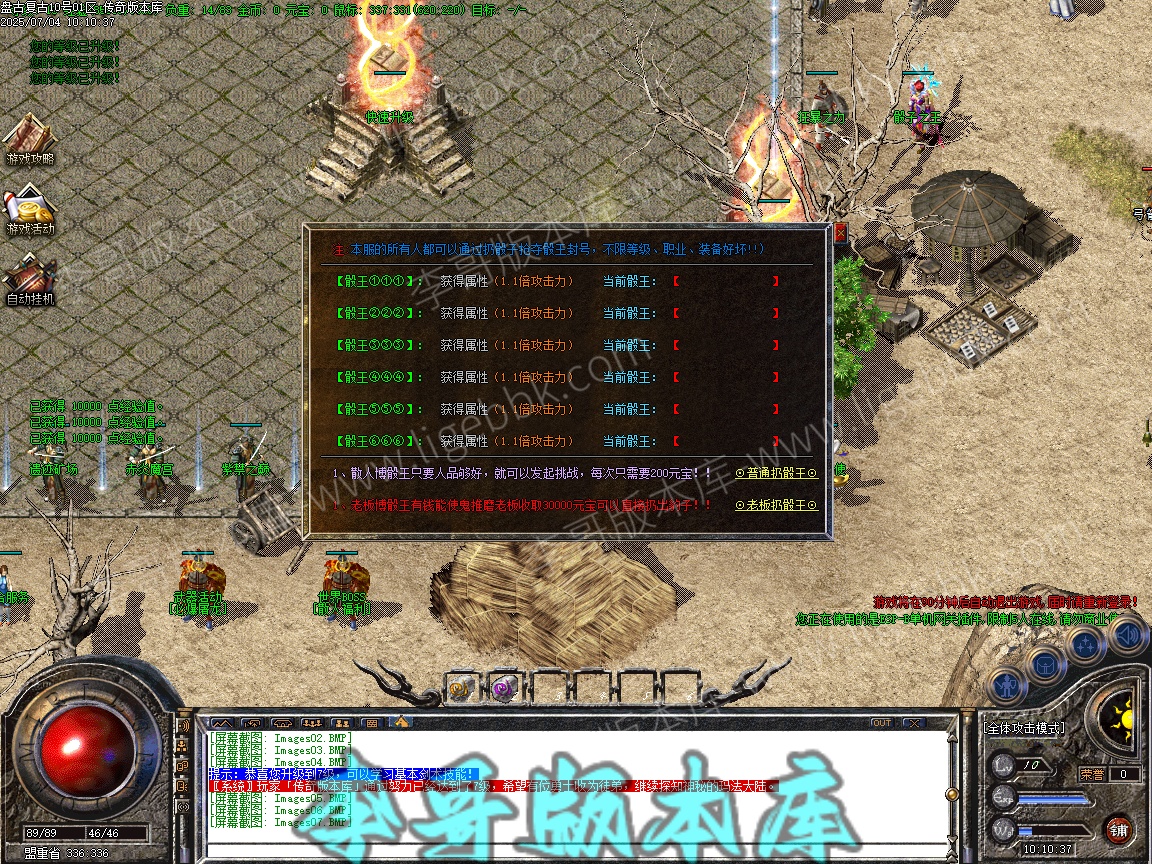This screenshot has width=1152, height=864.
Task: Click the sun day-night indicator
Action: pyautogui.click(x=1126, y=717)
